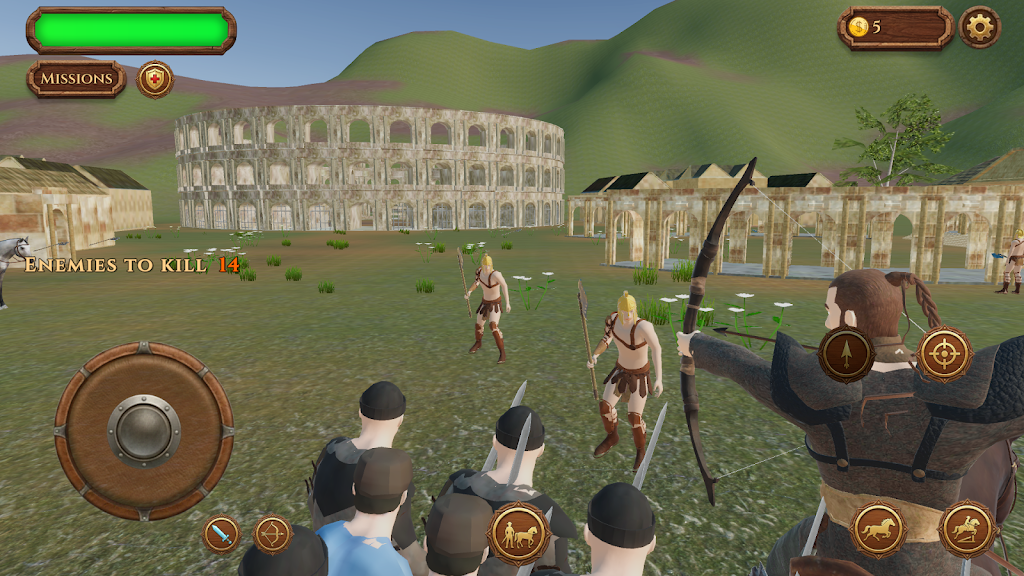Tap the red cross shield heal icon
This screenshot has width=1024, height=576.
pyautogui.click(x=155, y=79)
